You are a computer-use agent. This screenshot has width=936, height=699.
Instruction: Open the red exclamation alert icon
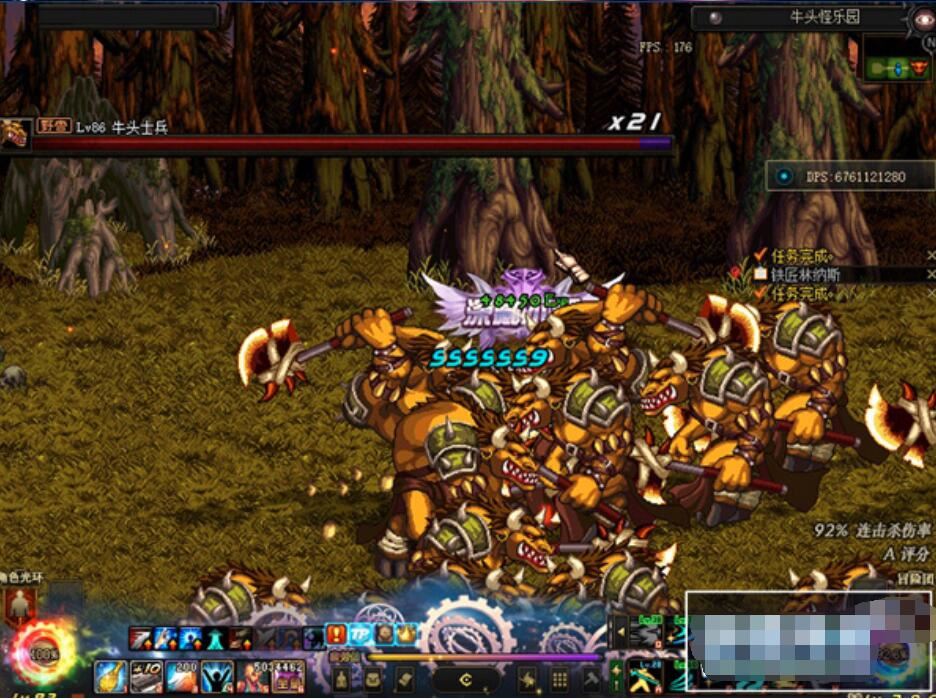click(x=336, y=634)
